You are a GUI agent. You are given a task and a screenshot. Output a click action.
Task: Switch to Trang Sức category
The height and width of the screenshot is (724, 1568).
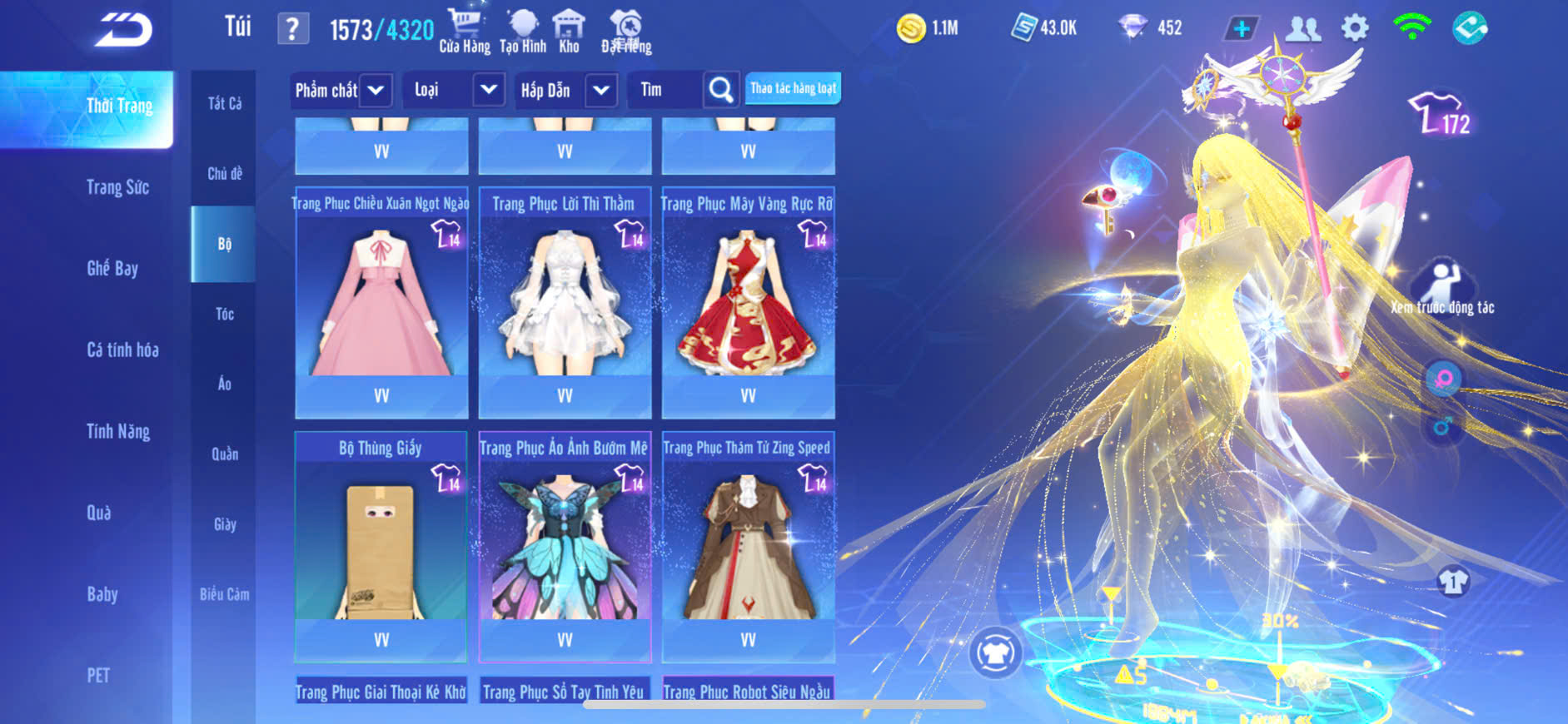pos(117,187)
